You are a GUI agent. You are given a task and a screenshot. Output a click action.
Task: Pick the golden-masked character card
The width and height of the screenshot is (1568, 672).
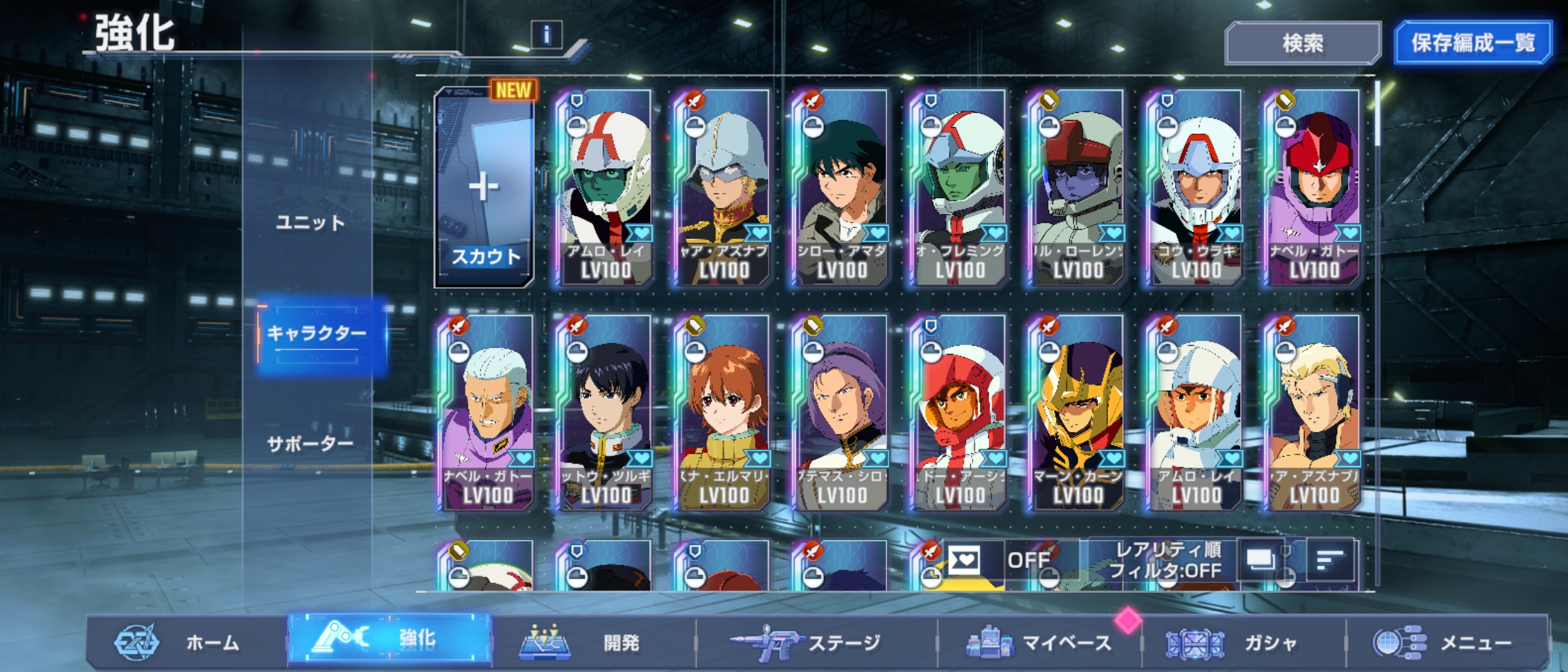pyautogui.click(x=1078, y=413)
